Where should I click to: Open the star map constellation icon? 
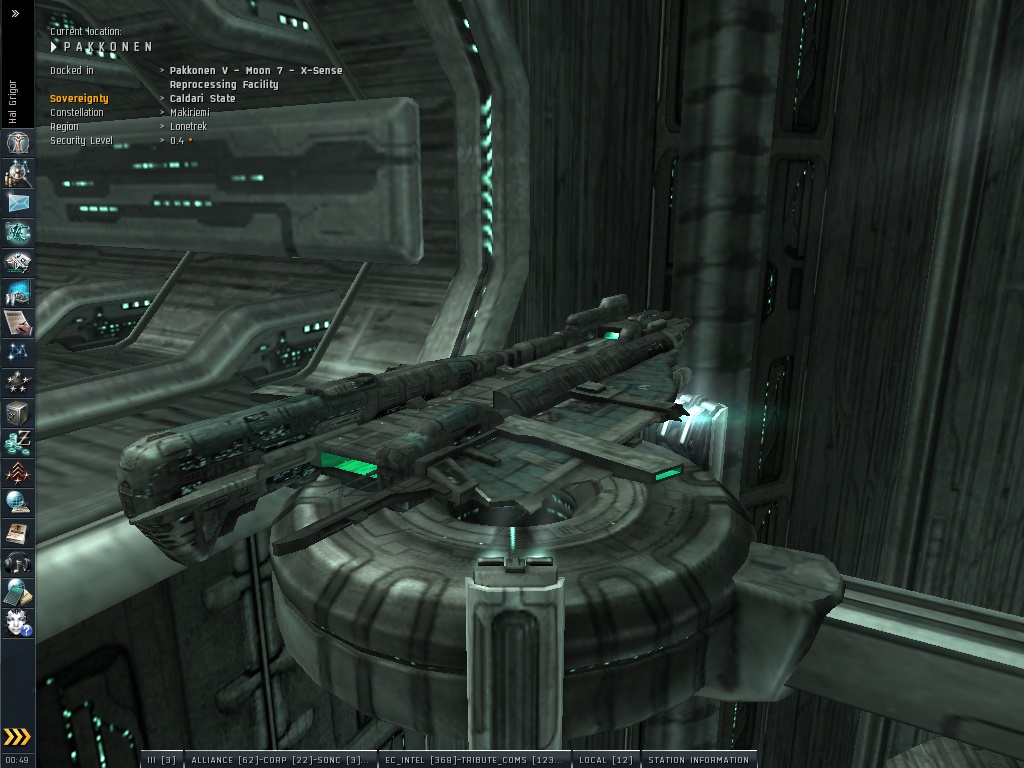(17, 352)
